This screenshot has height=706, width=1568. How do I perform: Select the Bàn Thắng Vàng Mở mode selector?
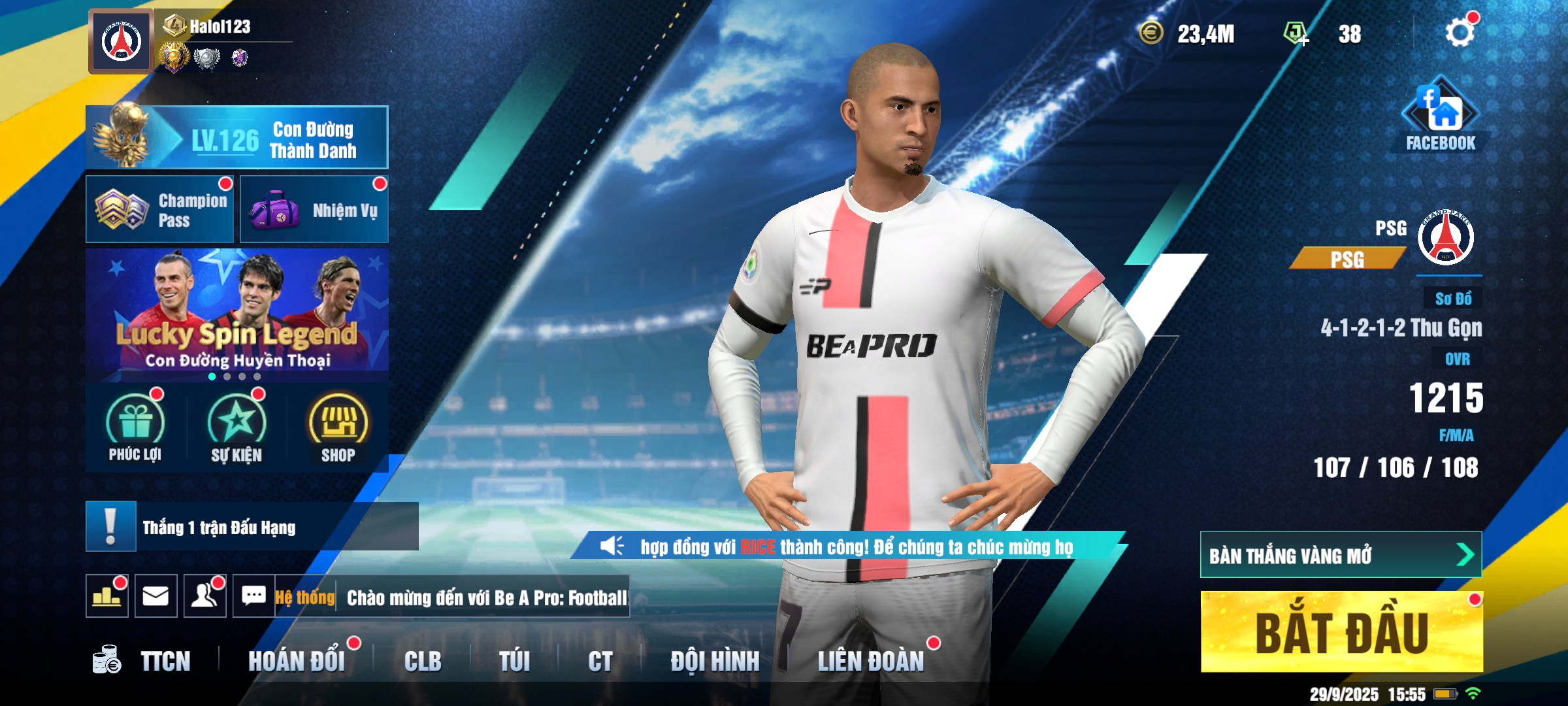(x=1341, y=555)
